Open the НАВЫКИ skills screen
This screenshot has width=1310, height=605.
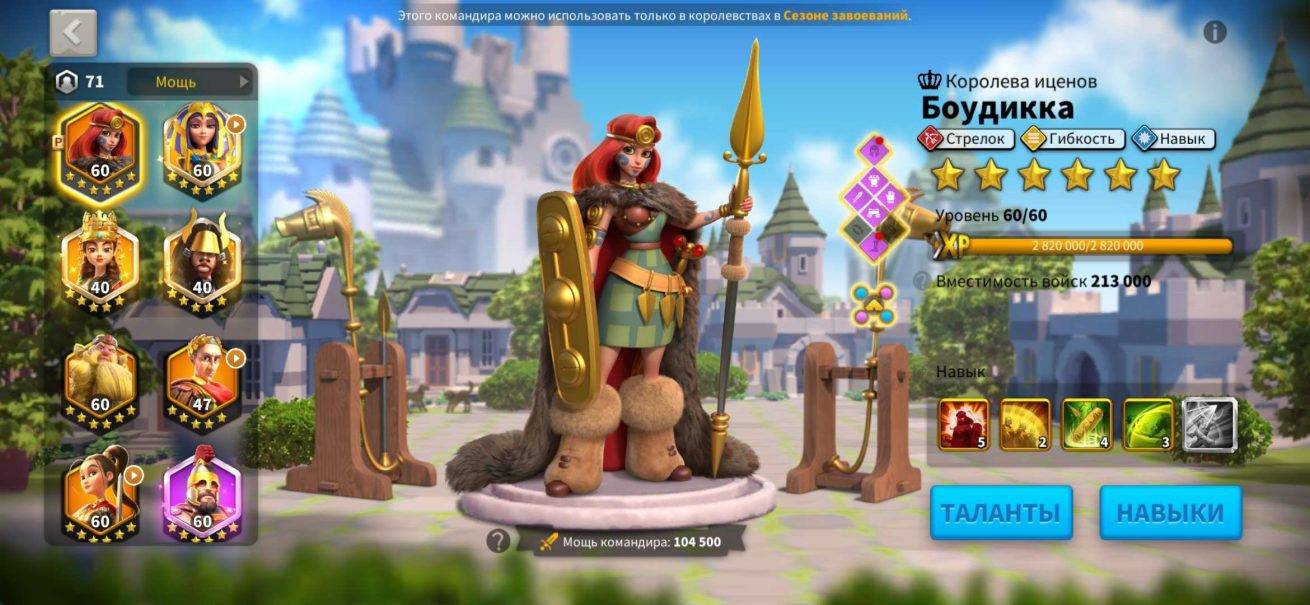click(1170, 513)
